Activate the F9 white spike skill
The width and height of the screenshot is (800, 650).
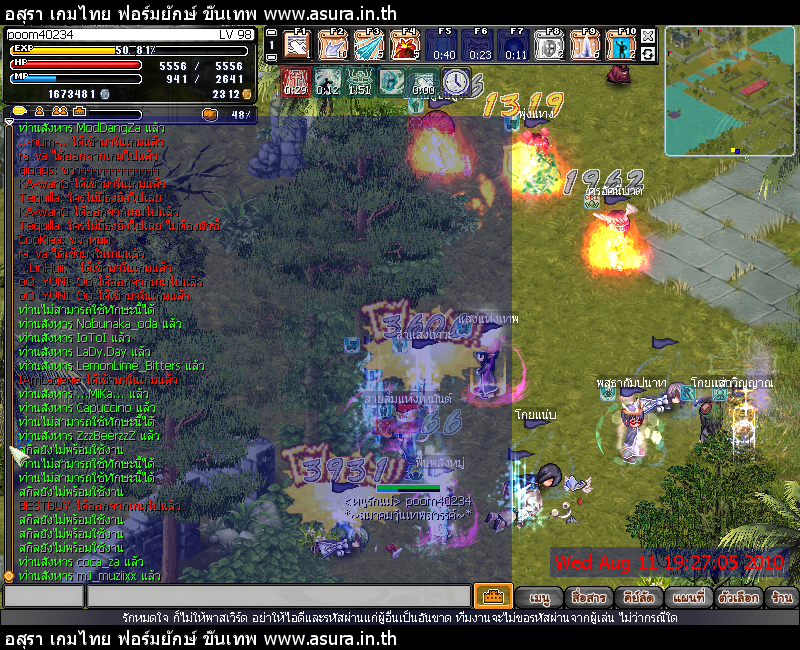586,45
